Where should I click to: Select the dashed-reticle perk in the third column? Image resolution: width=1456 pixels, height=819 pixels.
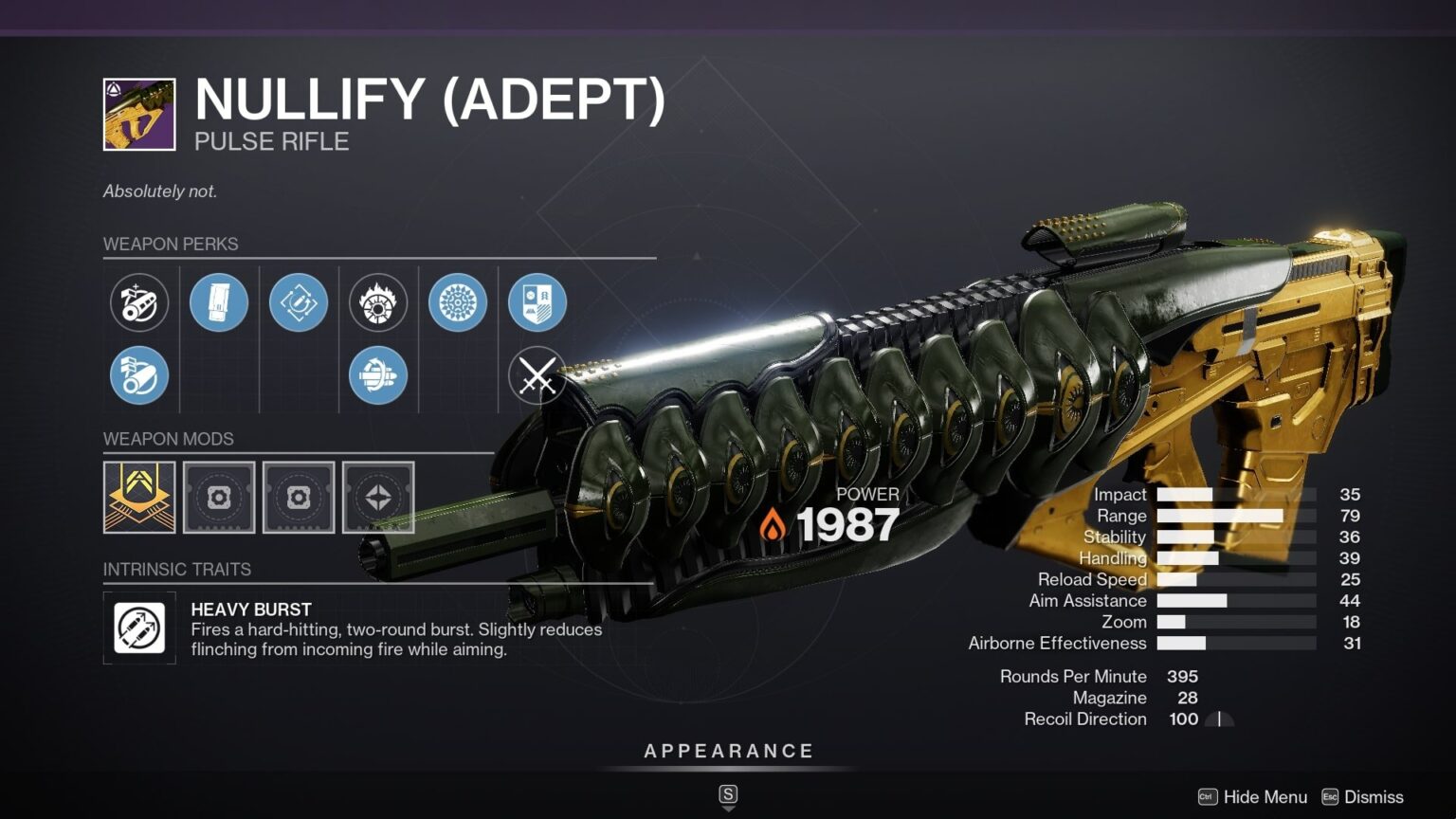coord(299,302)
